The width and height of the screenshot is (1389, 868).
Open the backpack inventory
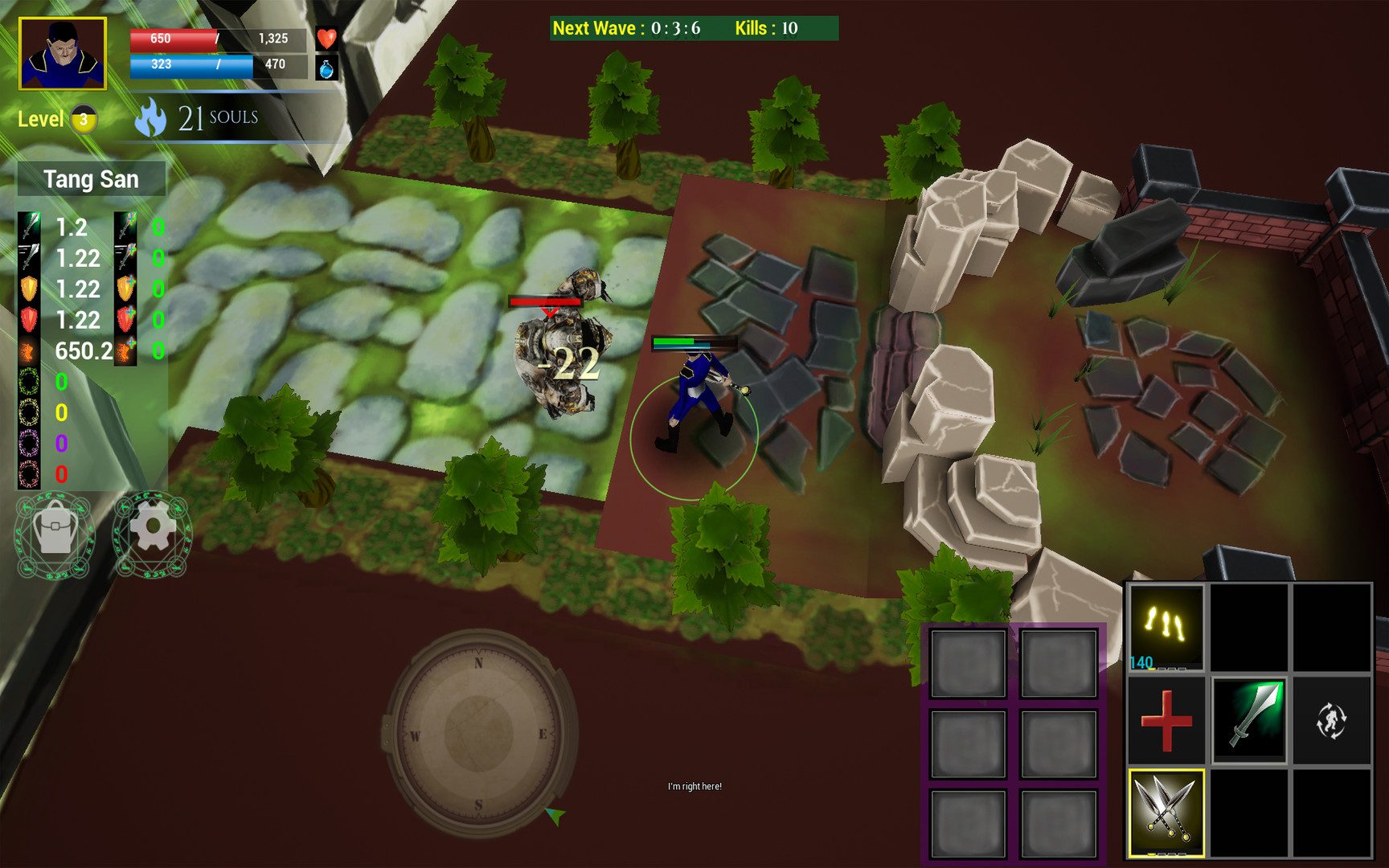[55, 534]
